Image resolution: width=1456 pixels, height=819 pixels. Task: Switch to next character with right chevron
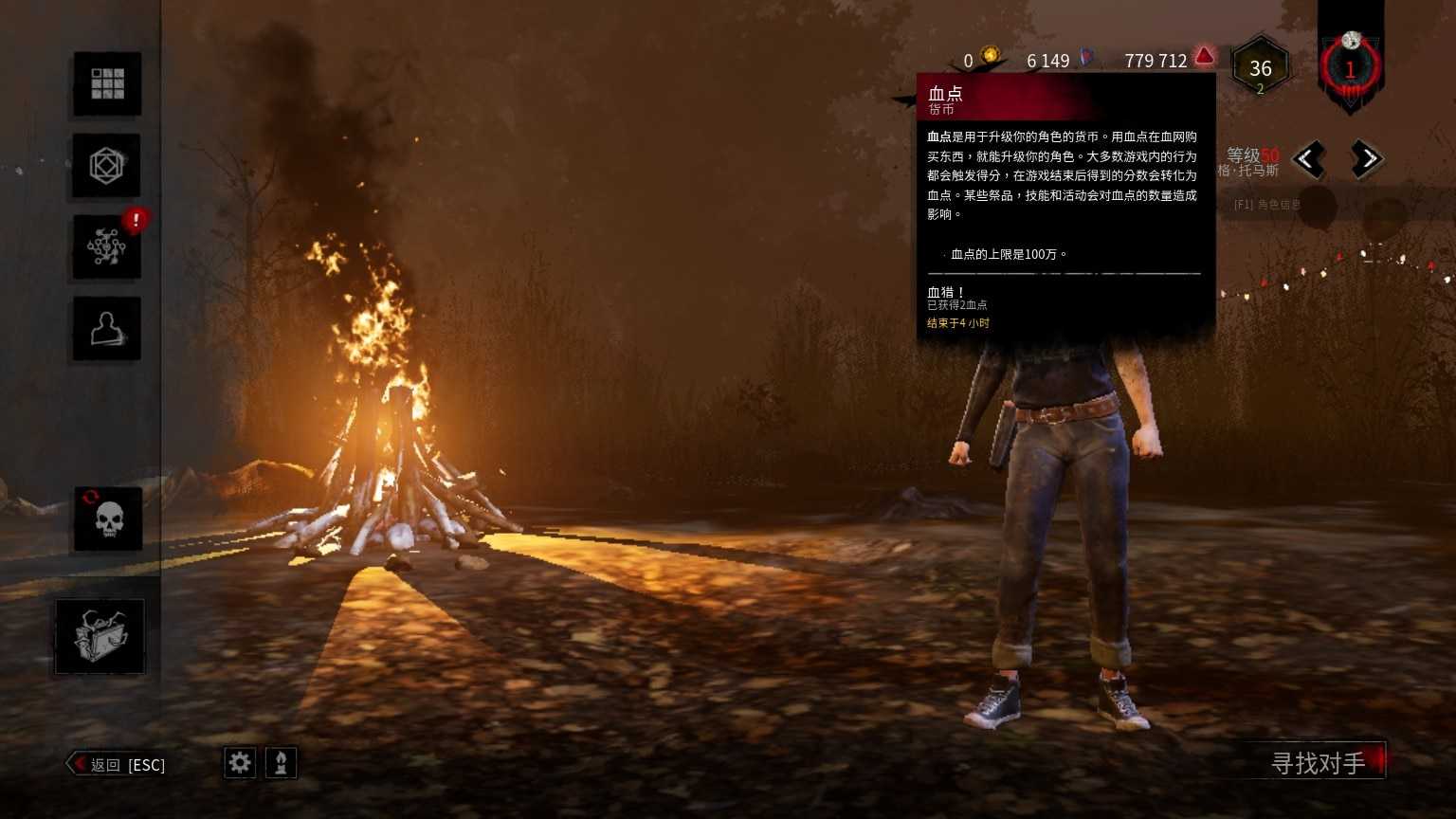click(x=1368, y=159)
